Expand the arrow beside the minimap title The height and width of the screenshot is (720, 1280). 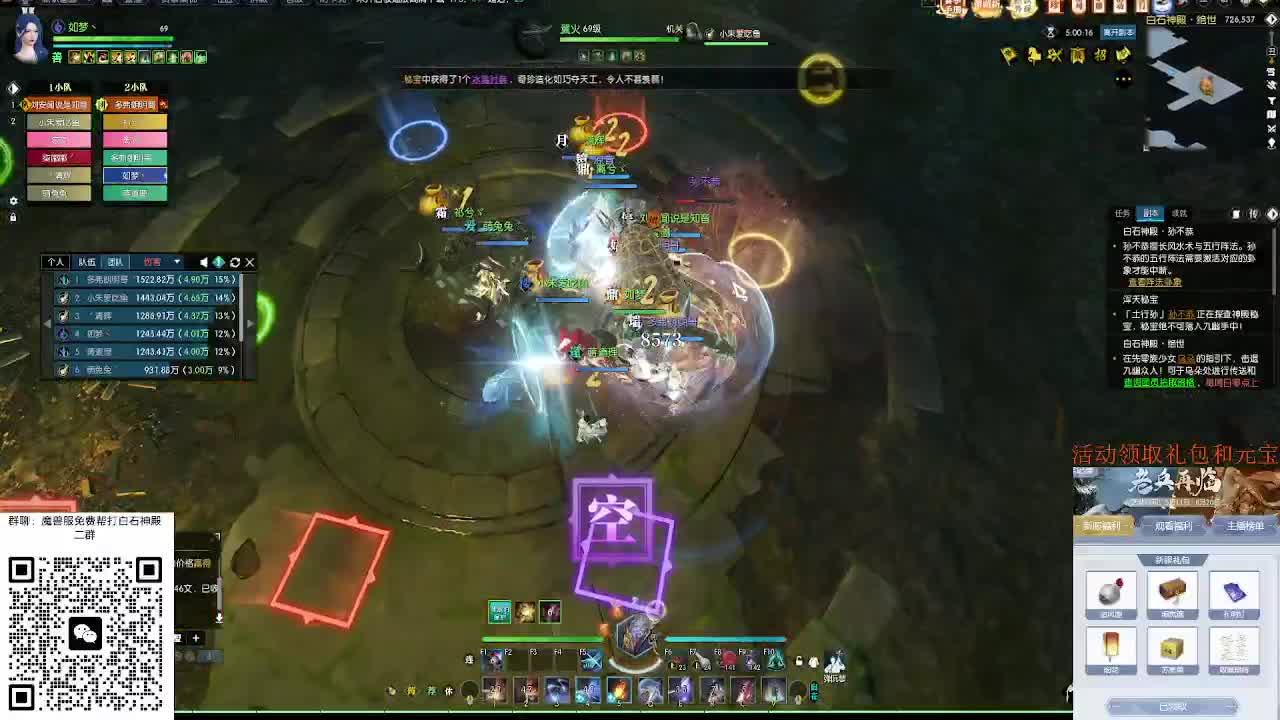(1271, 20)
